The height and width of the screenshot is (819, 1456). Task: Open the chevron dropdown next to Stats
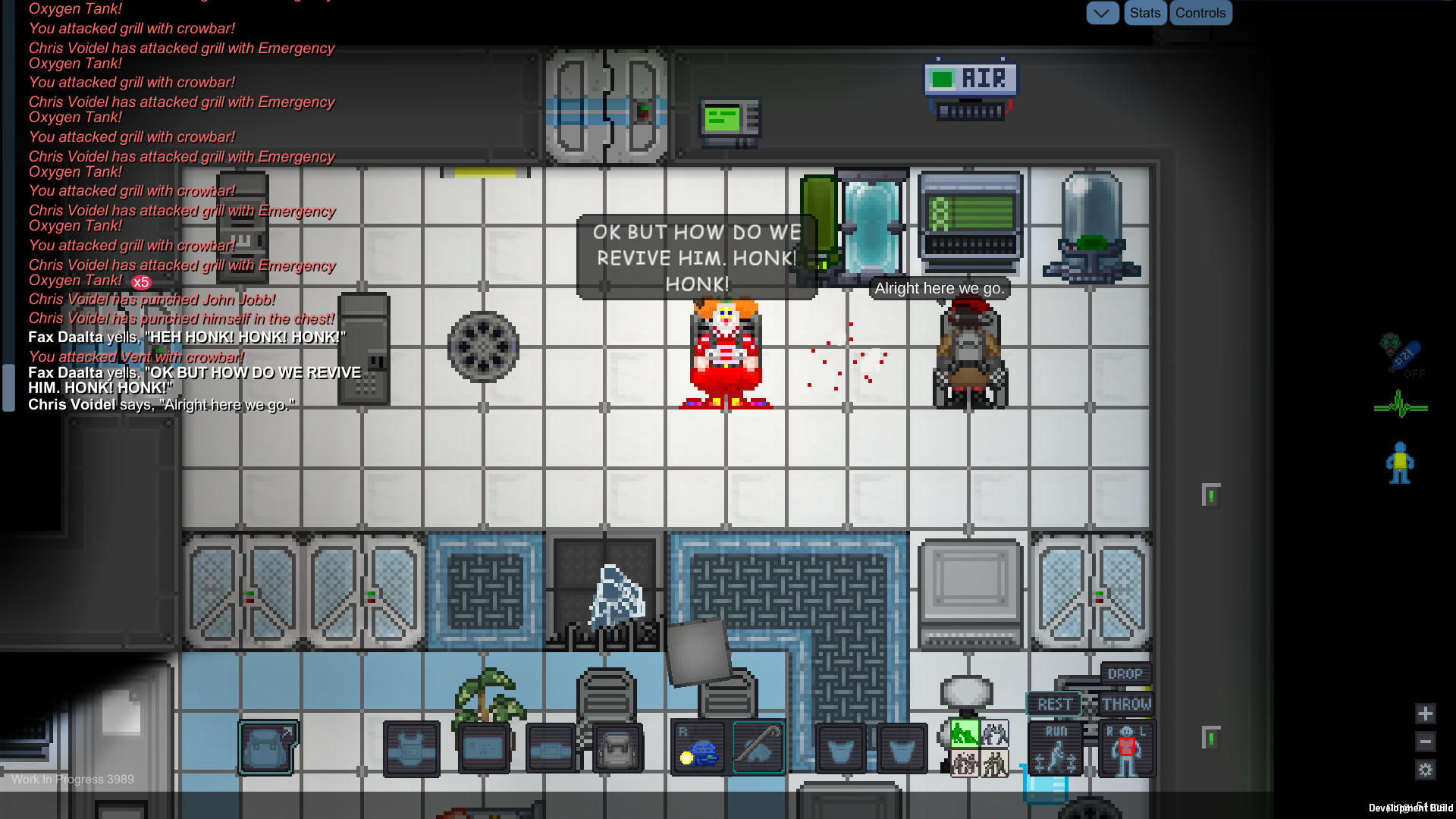(1103, 13)
